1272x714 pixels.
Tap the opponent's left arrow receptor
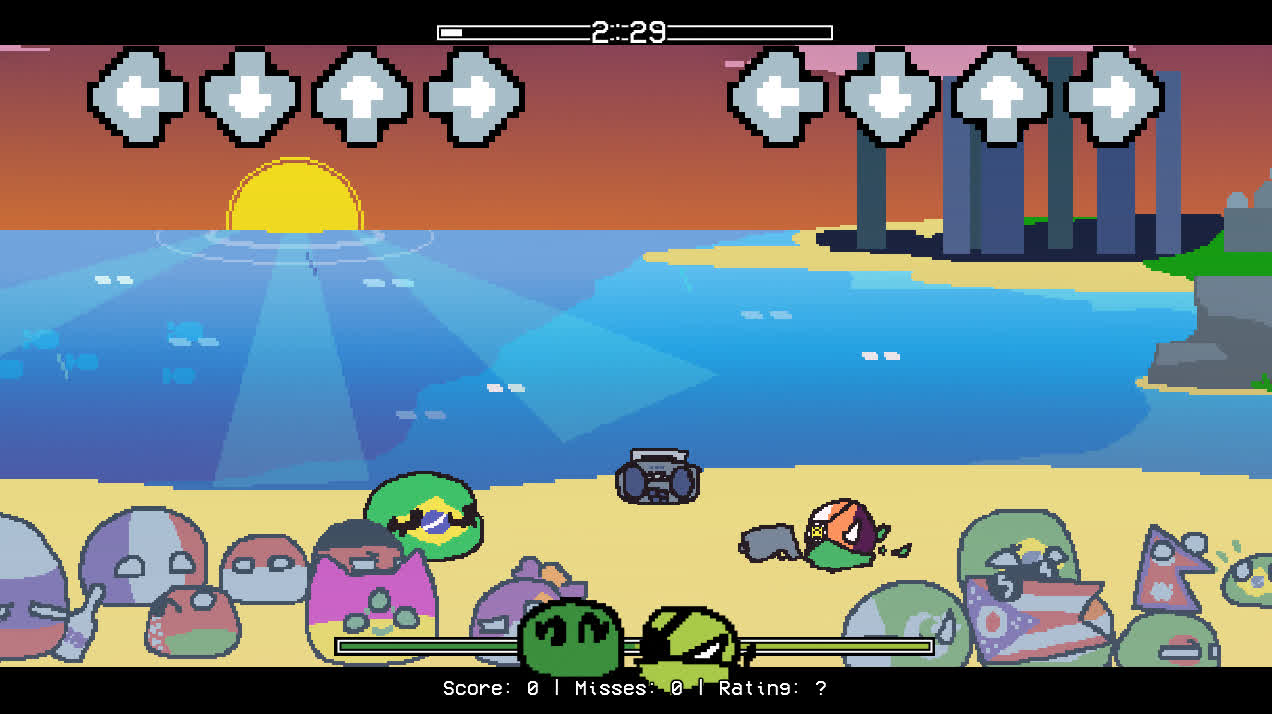138,97
